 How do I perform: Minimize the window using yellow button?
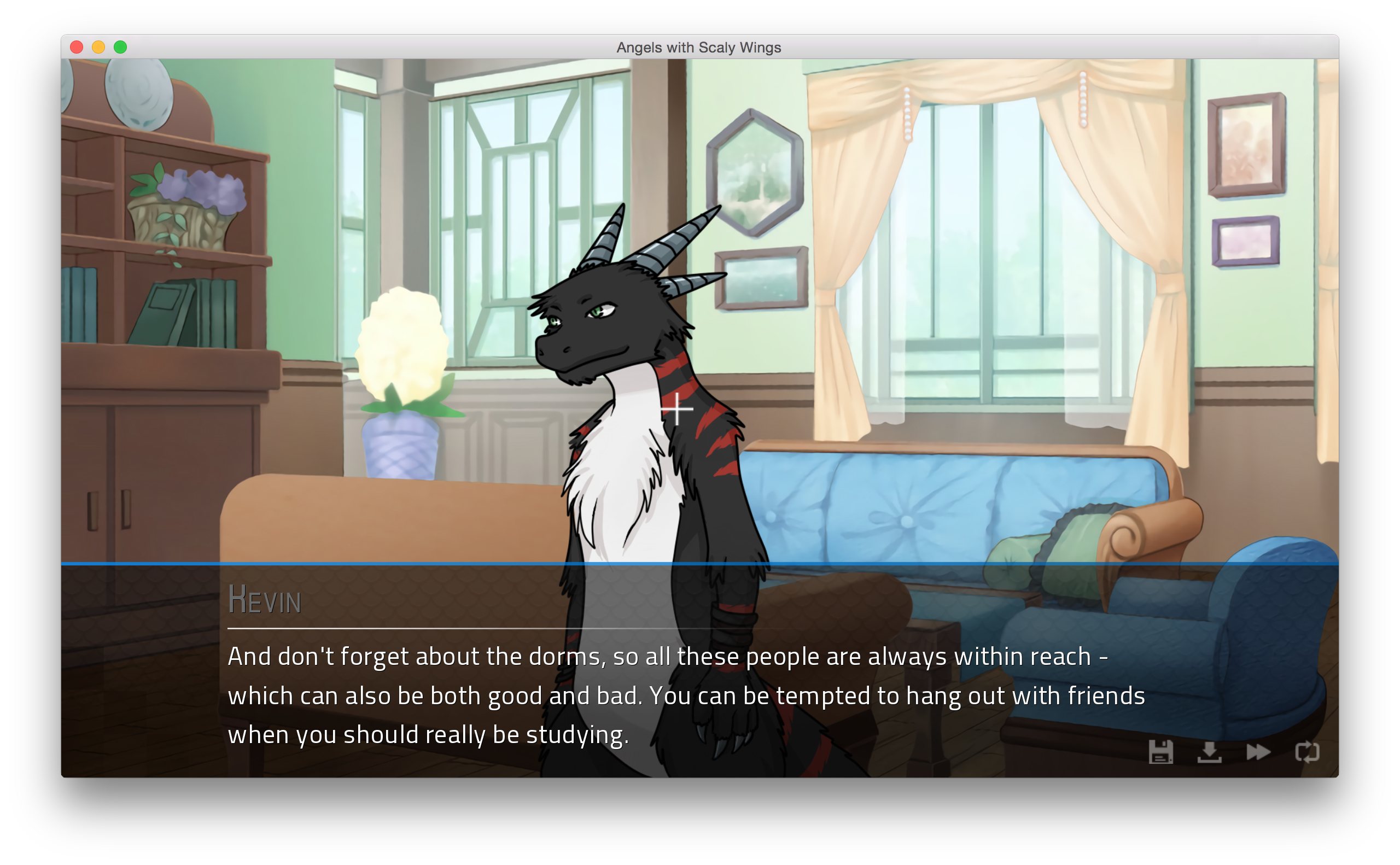[98, 47]
